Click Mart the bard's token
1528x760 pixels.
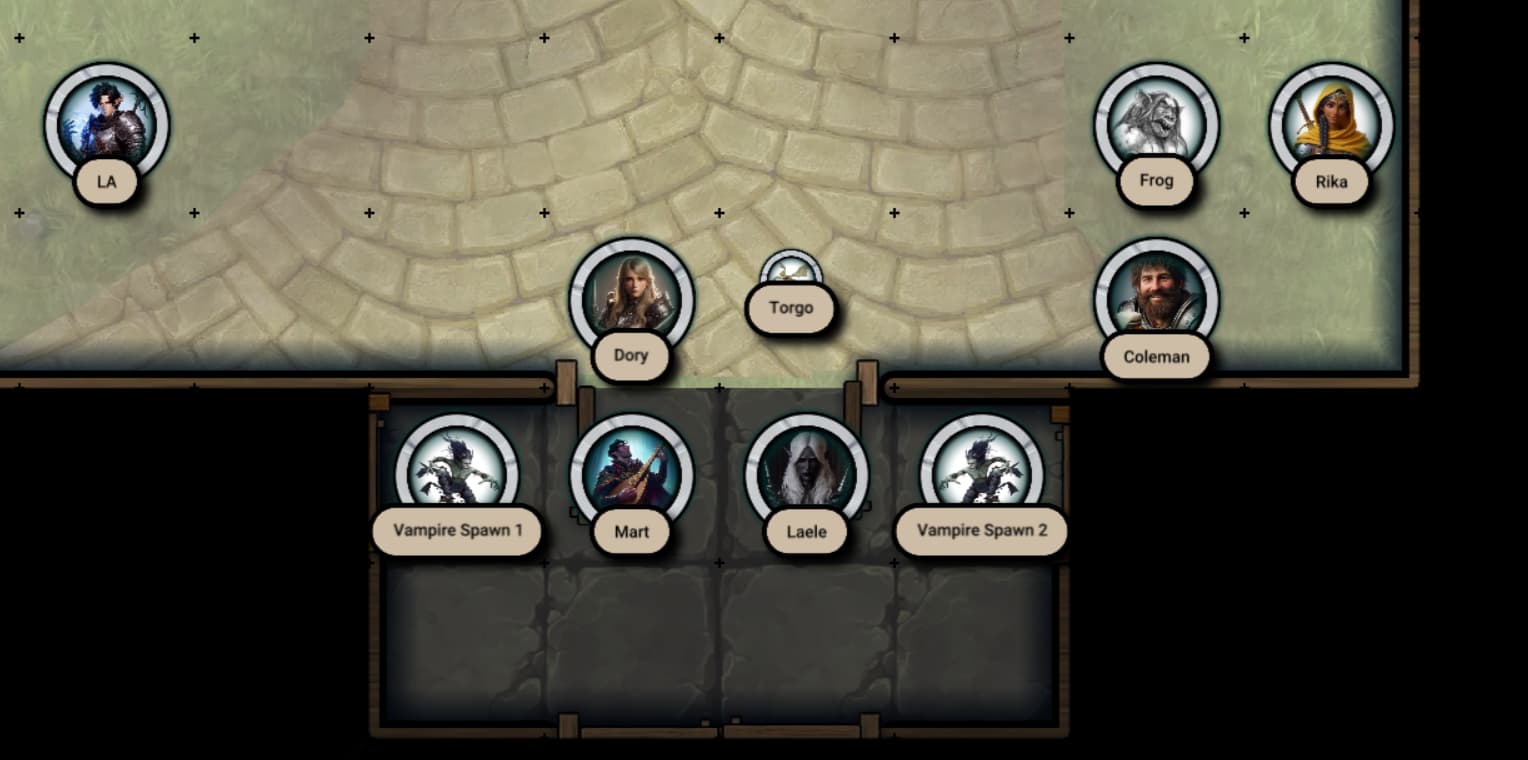pos(631,473)
